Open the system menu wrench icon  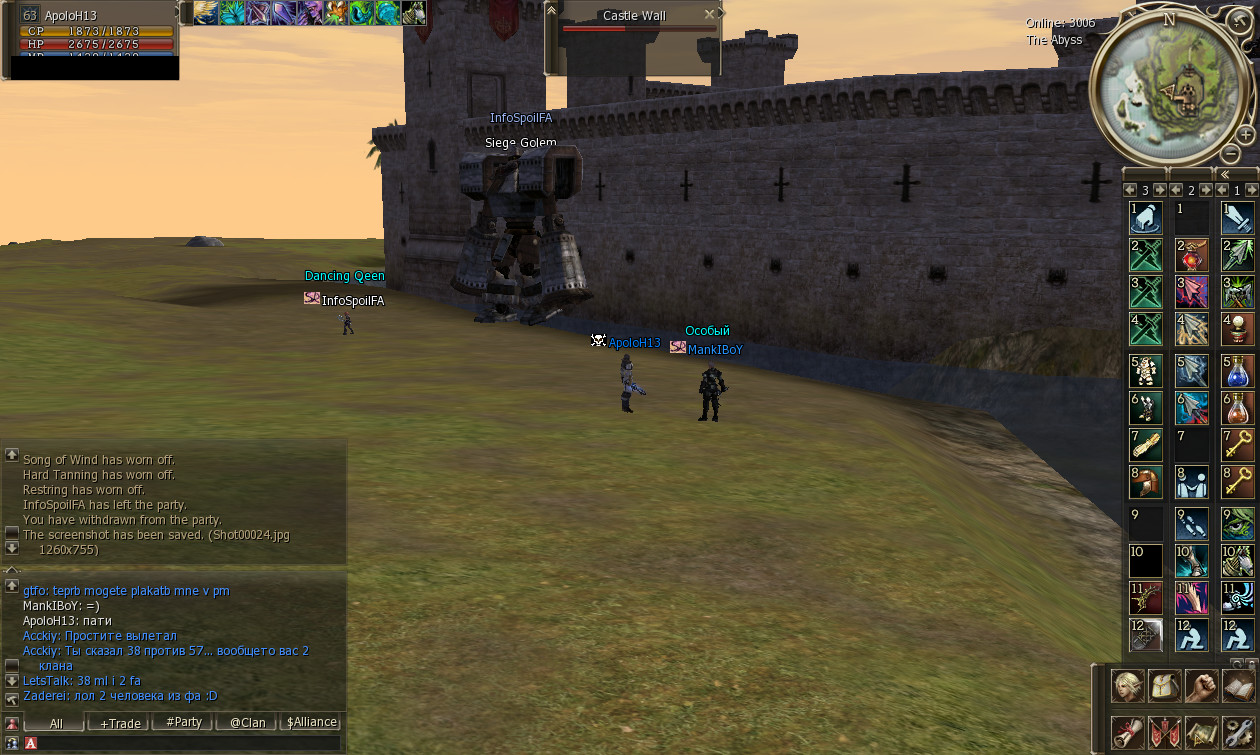click(x=1239, y=732)
